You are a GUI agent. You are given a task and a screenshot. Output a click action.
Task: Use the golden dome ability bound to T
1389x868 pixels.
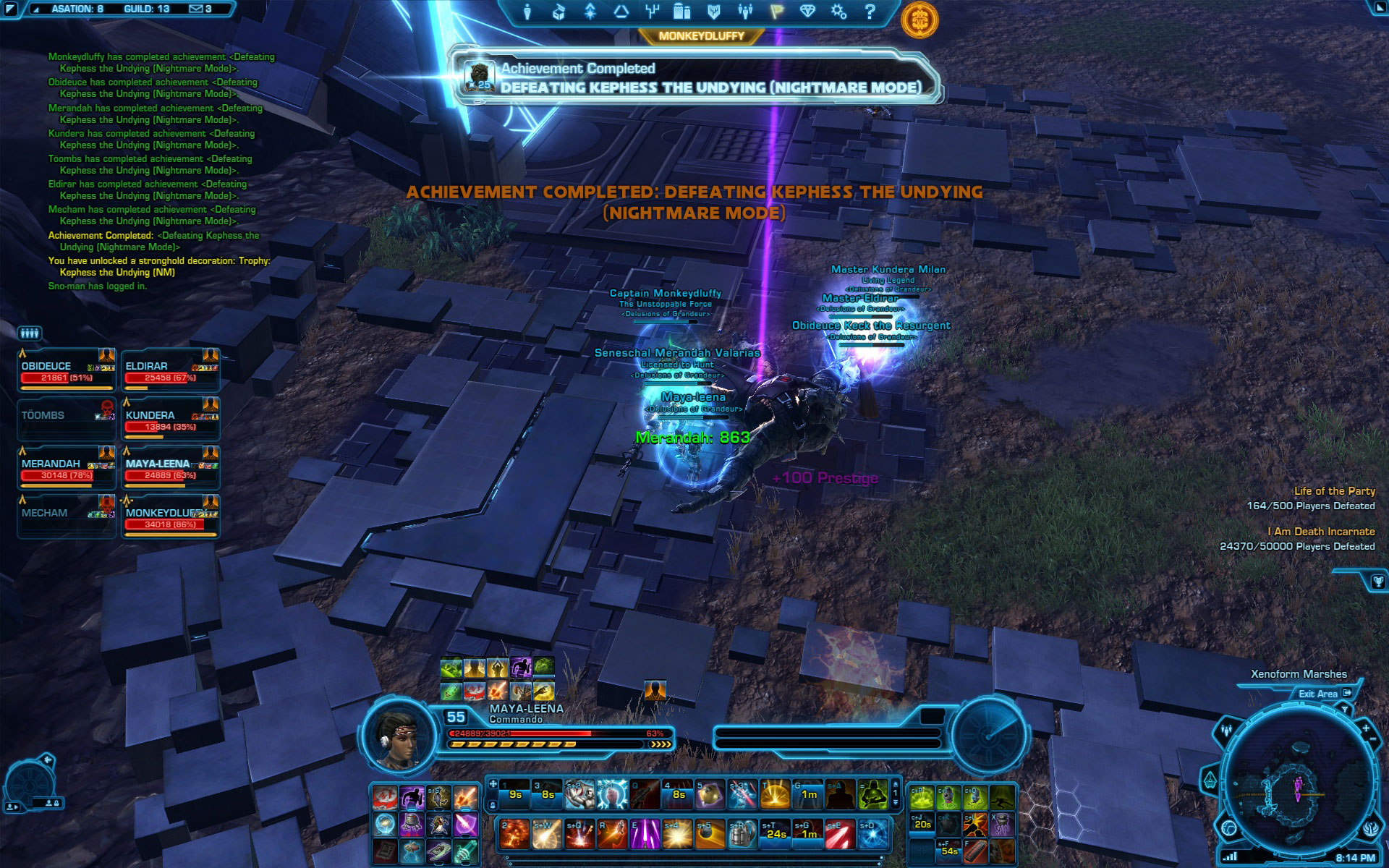[775, 794]
